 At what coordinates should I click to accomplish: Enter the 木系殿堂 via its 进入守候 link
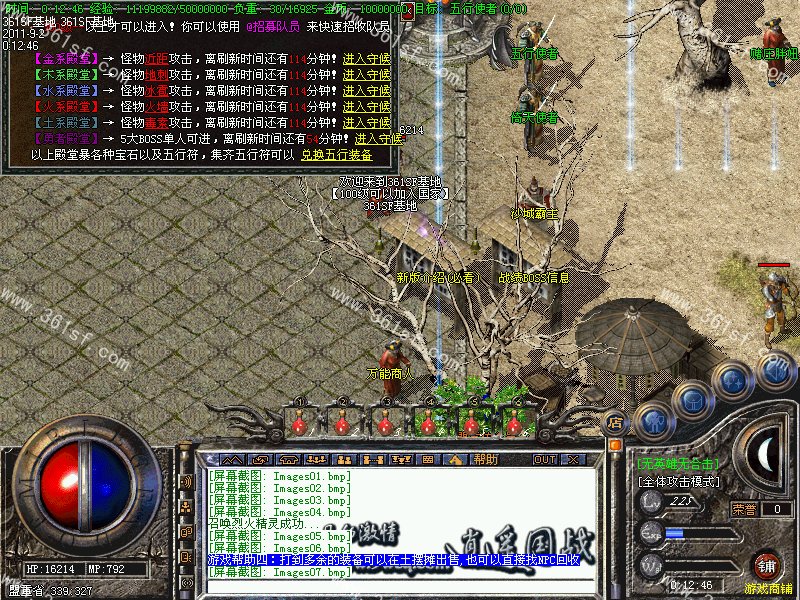[366, 75]
